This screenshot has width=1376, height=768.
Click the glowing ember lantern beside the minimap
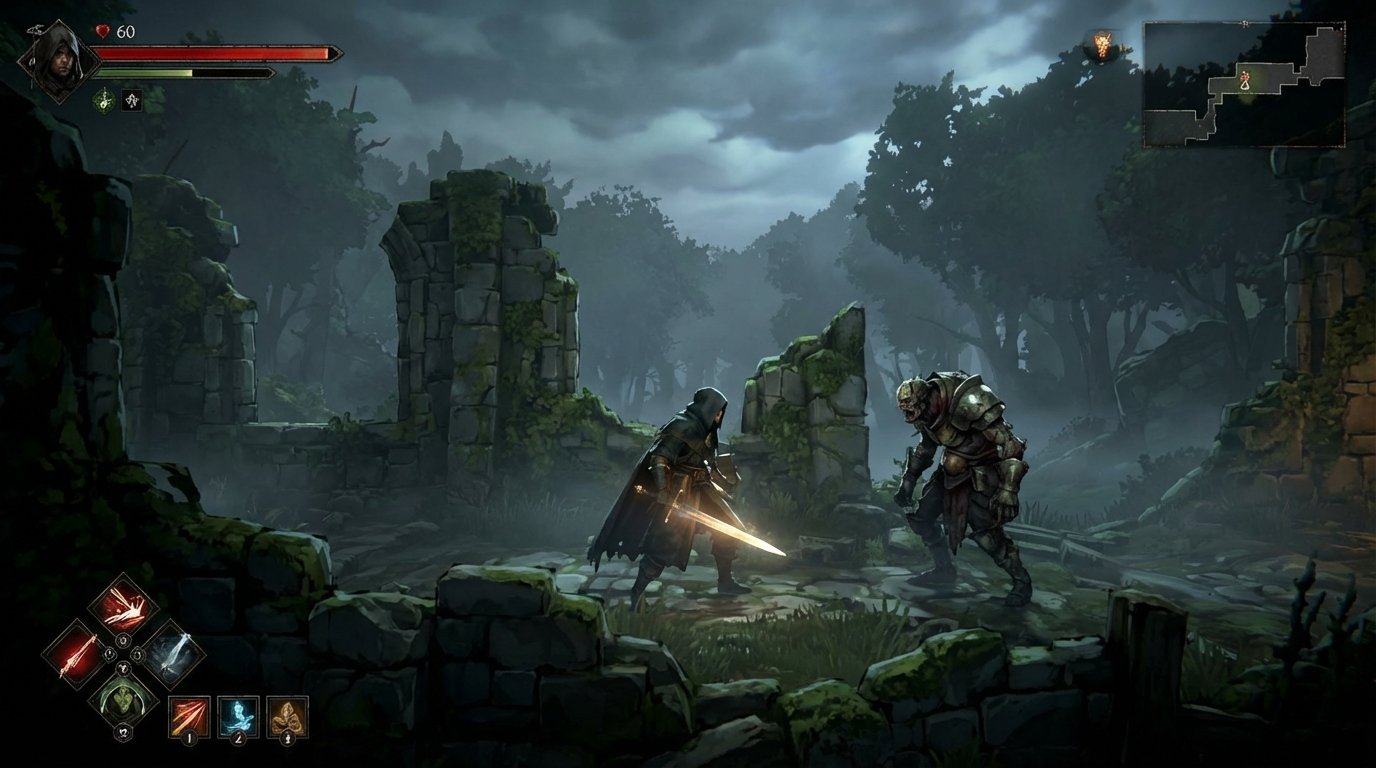[x=1103, y=43]
